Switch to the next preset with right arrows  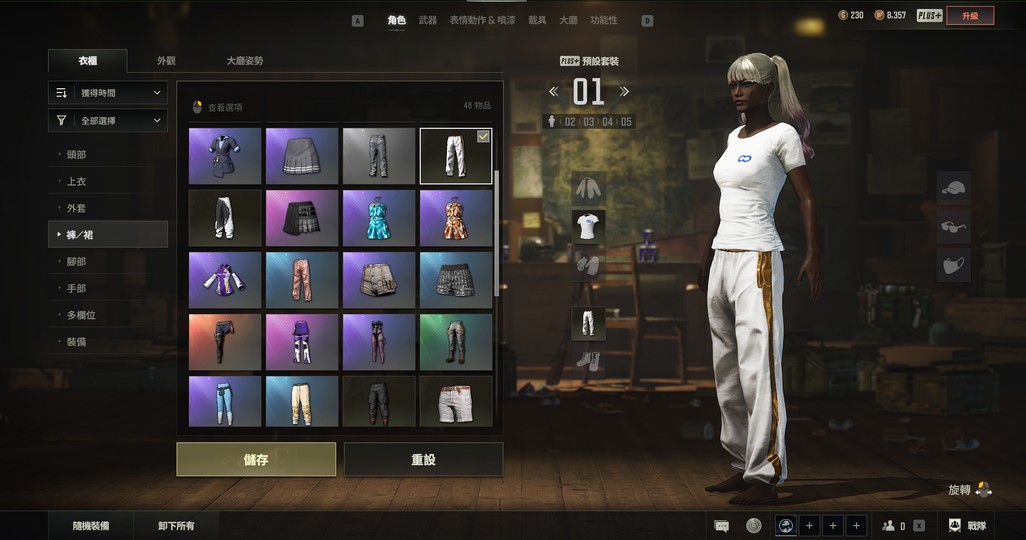[x=625, y=92]
